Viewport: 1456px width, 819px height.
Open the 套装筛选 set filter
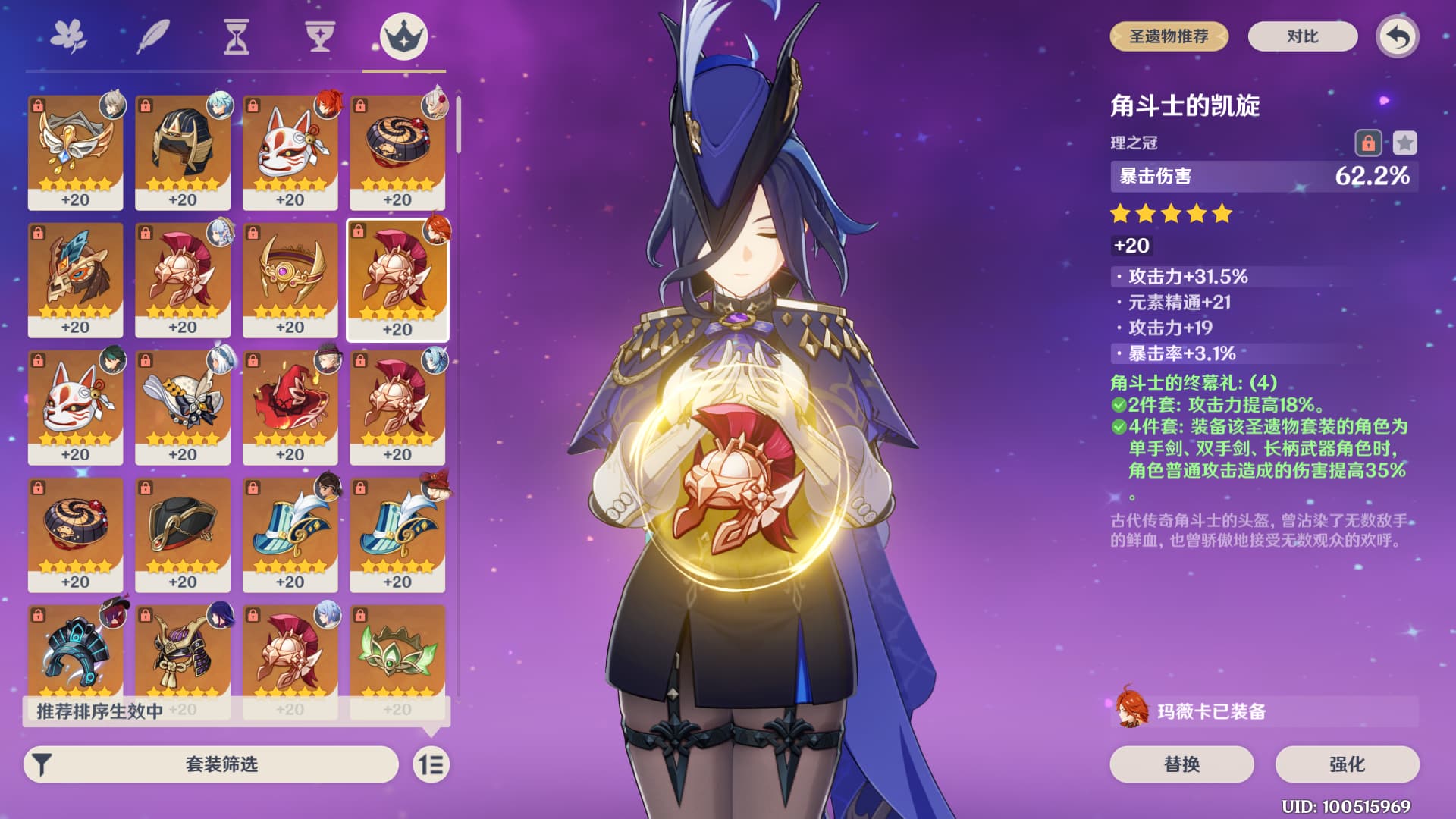[x=211, y=764]
